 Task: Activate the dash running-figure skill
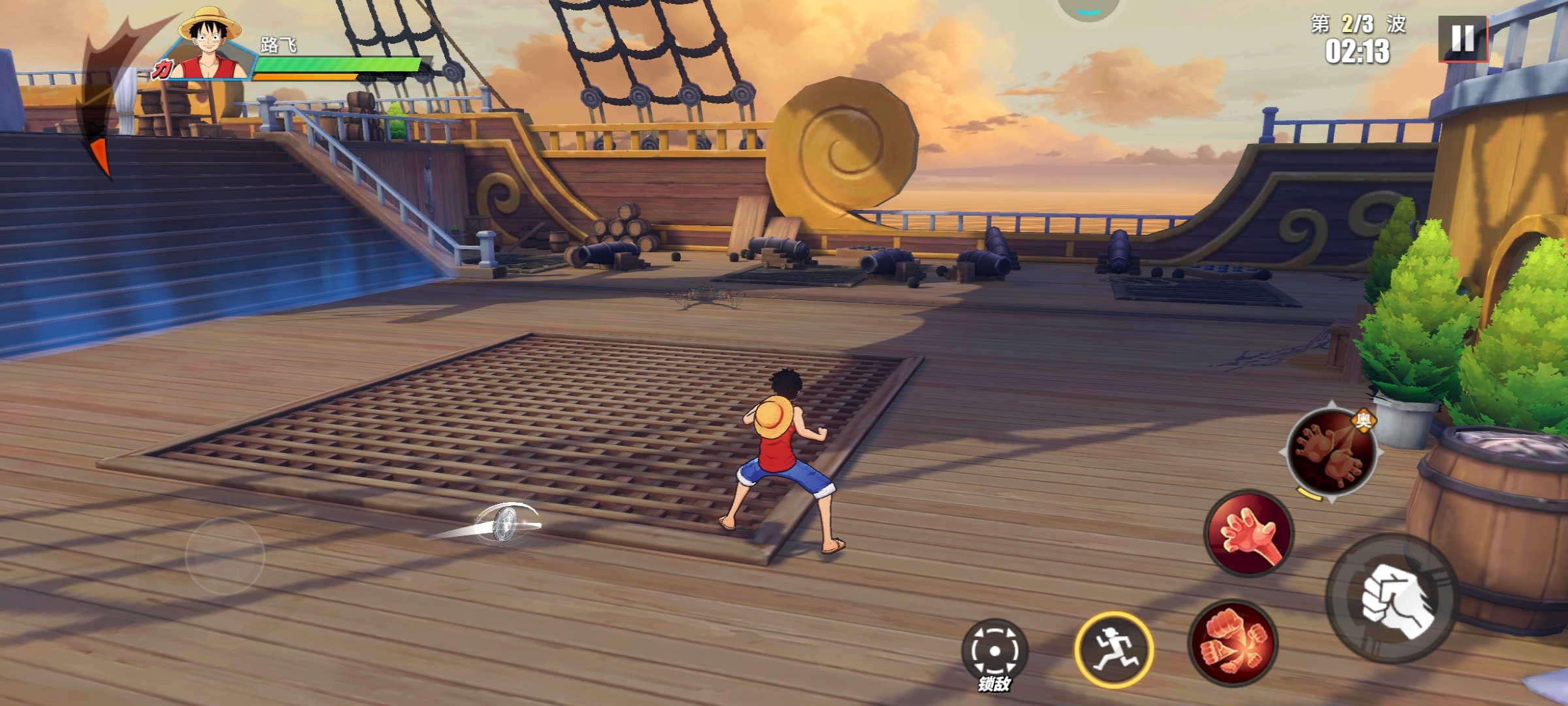click(x=1114, y=649)
